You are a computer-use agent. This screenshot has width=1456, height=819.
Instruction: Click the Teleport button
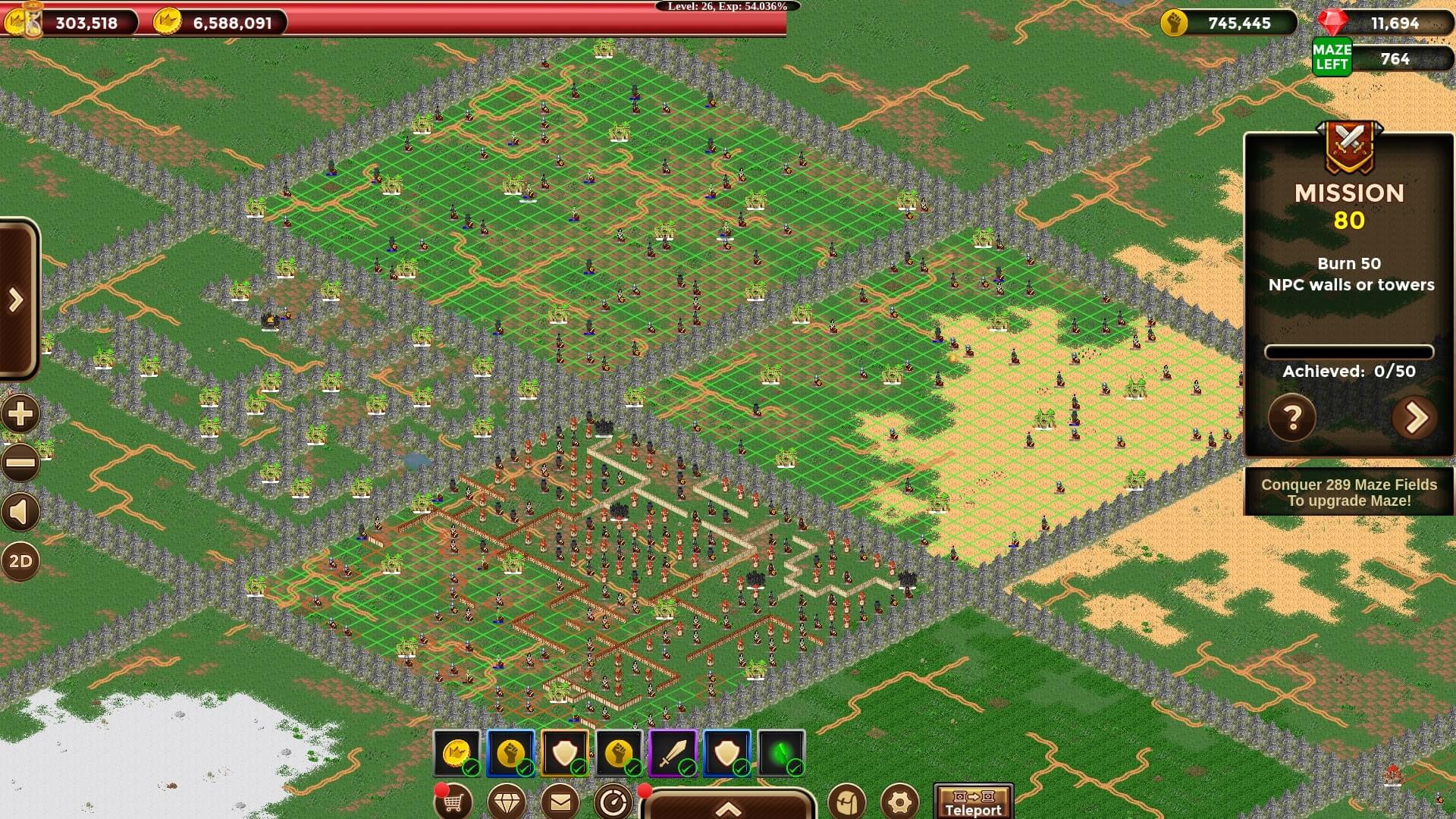(x=973, y=802)
